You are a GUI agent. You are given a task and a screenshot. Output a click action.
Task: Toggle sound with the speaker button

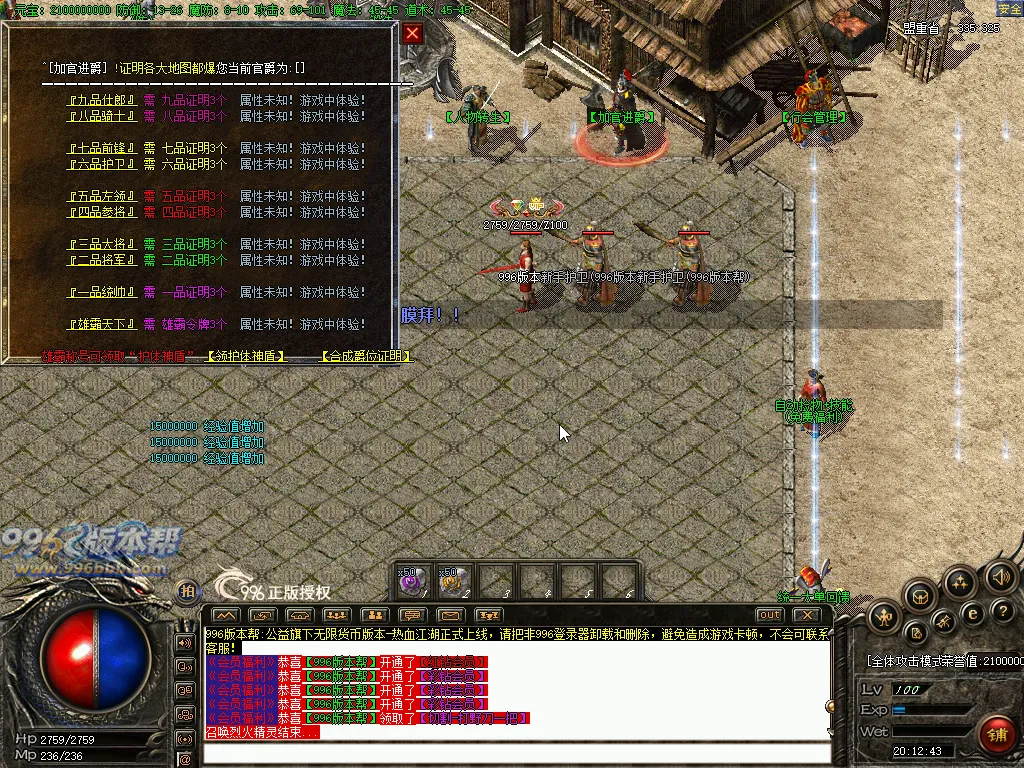point(1000,577)
